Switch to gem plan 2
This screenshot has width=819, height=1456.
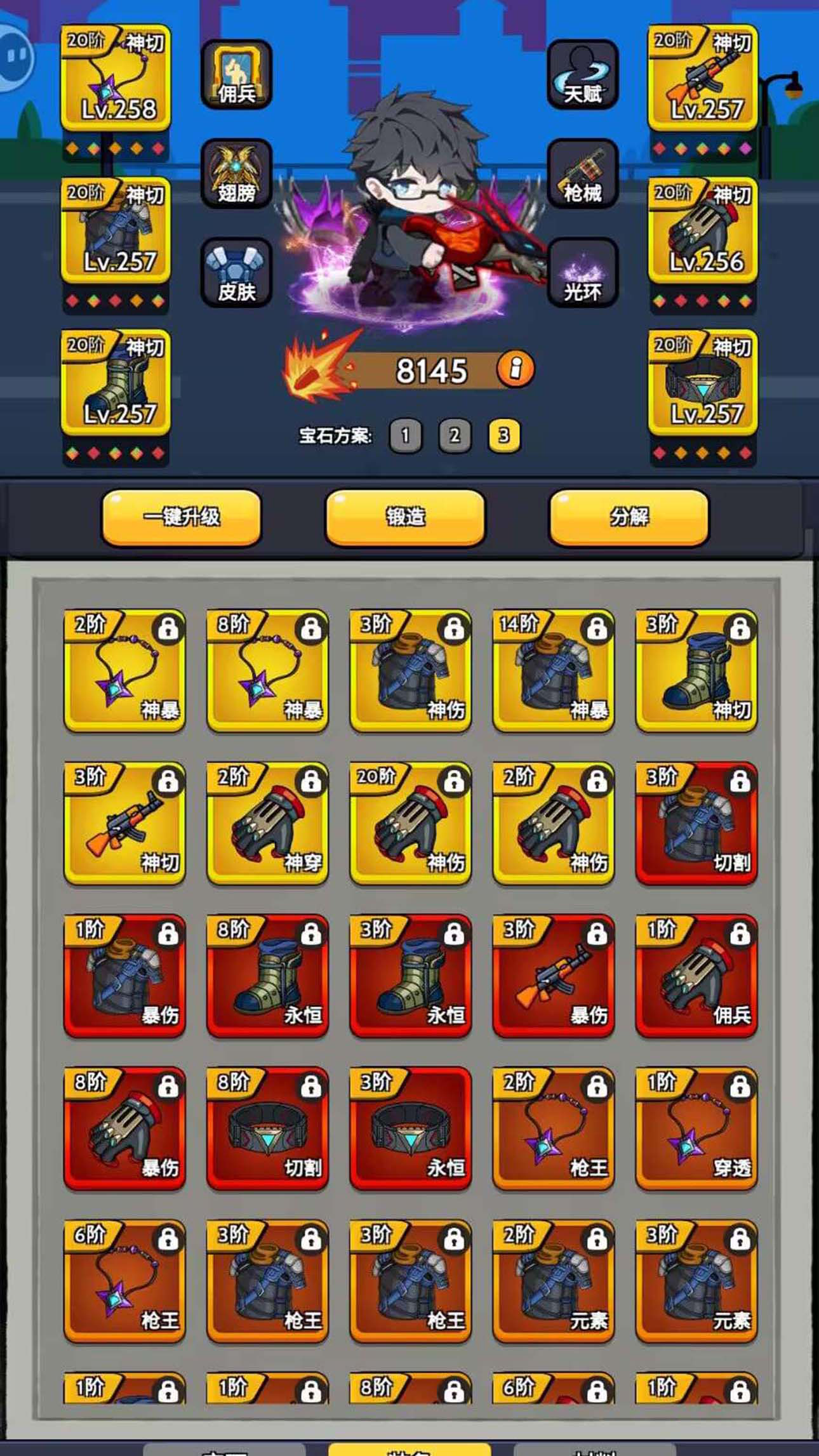point(453,436)
